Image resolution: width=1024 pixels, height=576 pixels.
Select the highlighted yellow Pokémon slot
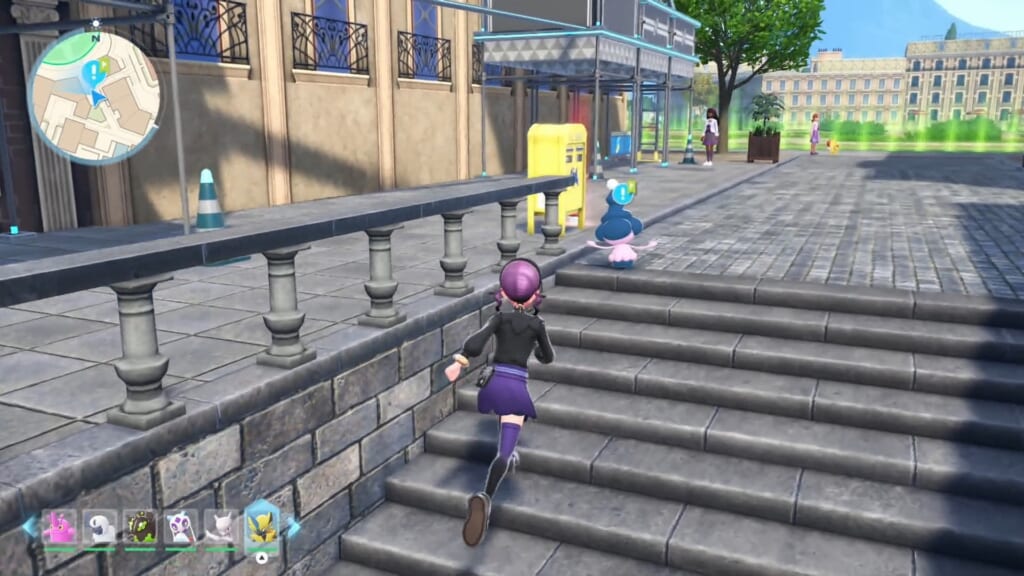pyautogui.click(x=262, y=526)
